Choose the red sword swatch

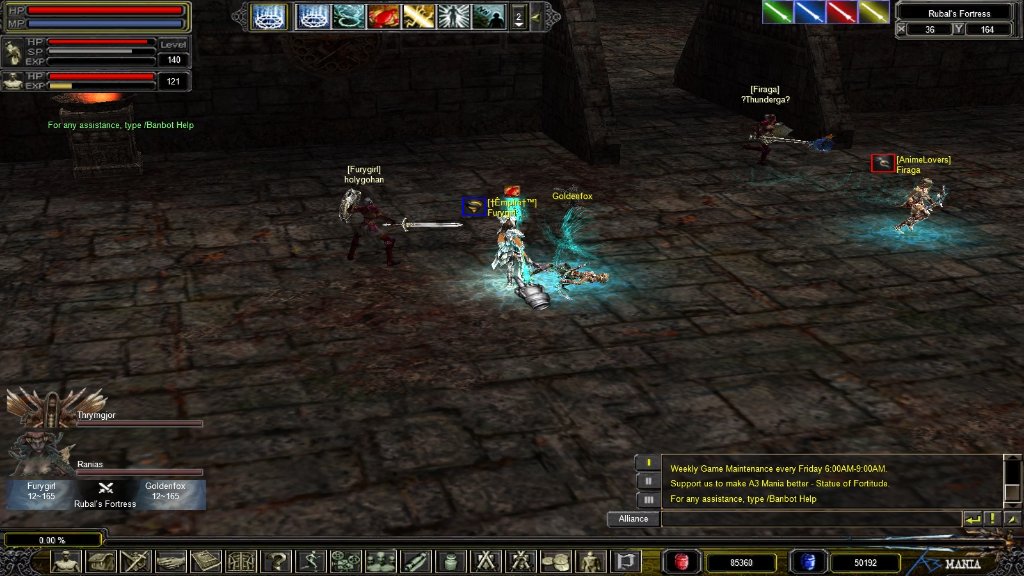842,11
